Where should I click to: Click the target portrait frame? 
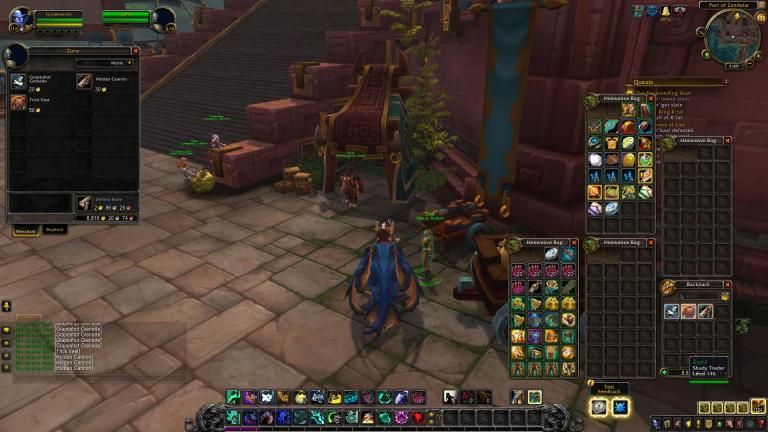pos(164,17)
